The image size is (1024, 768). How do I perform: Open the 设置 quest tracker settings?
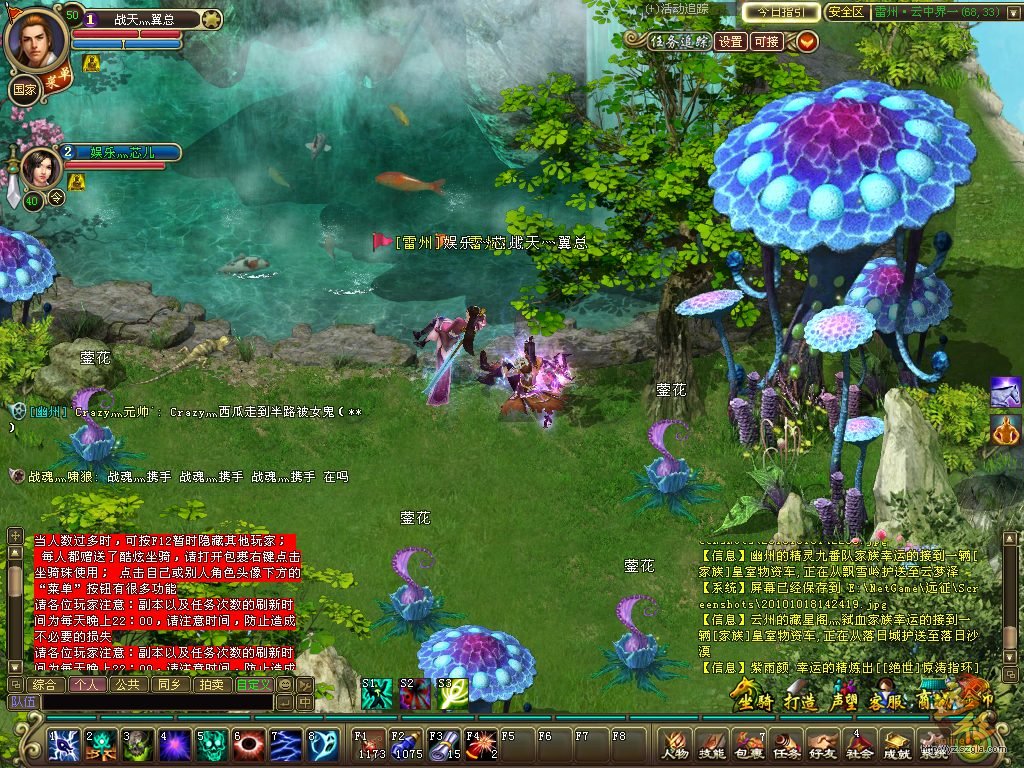point(731,41)
